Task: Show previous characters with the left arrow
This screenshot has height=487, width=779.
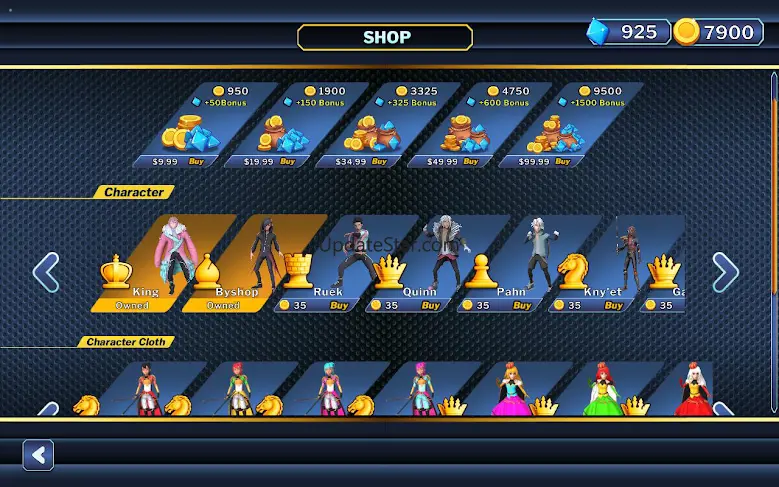Action: point(46,272)
